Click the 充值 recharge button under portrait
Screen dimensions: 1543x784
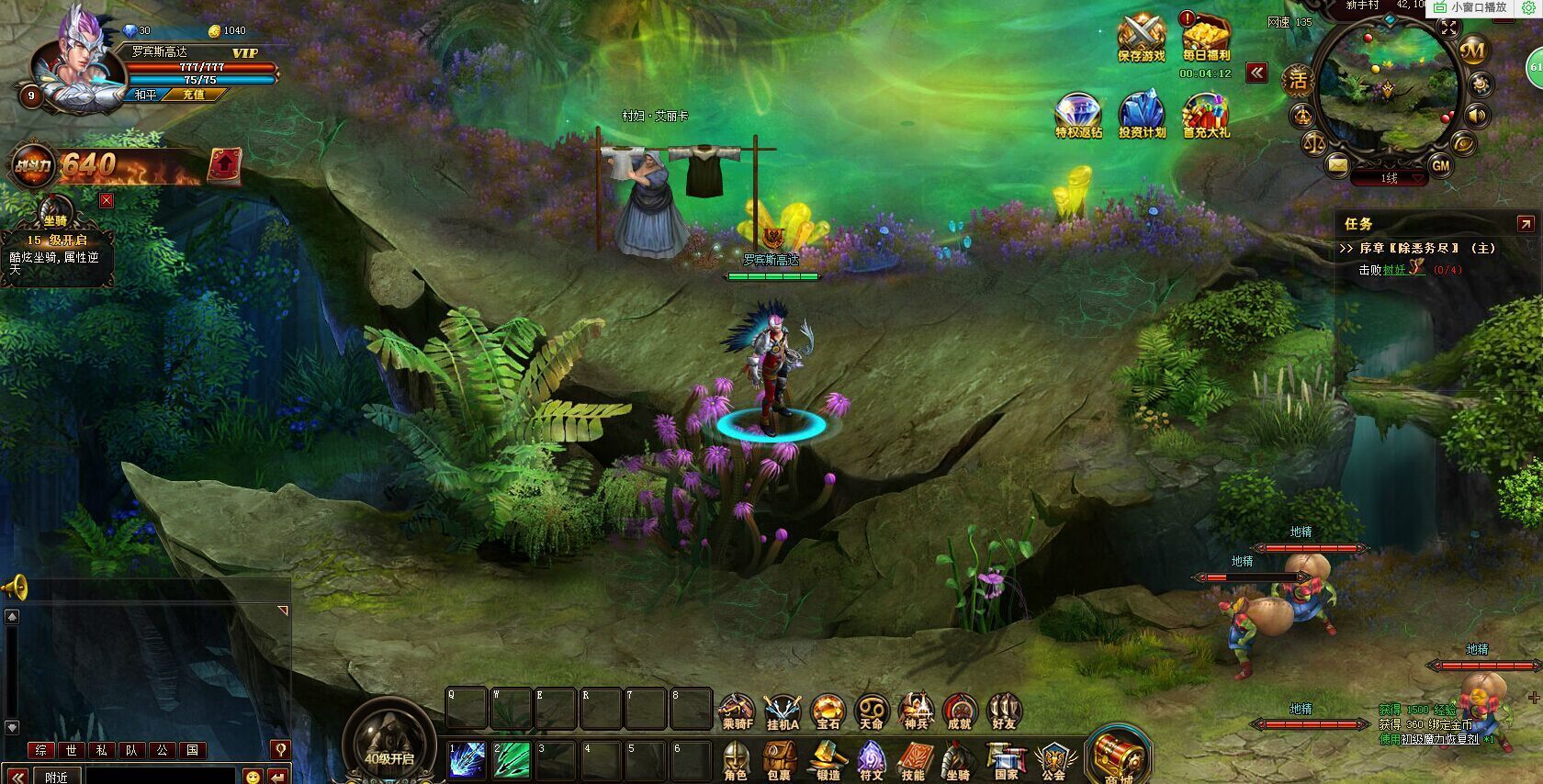tap(193, 95)
